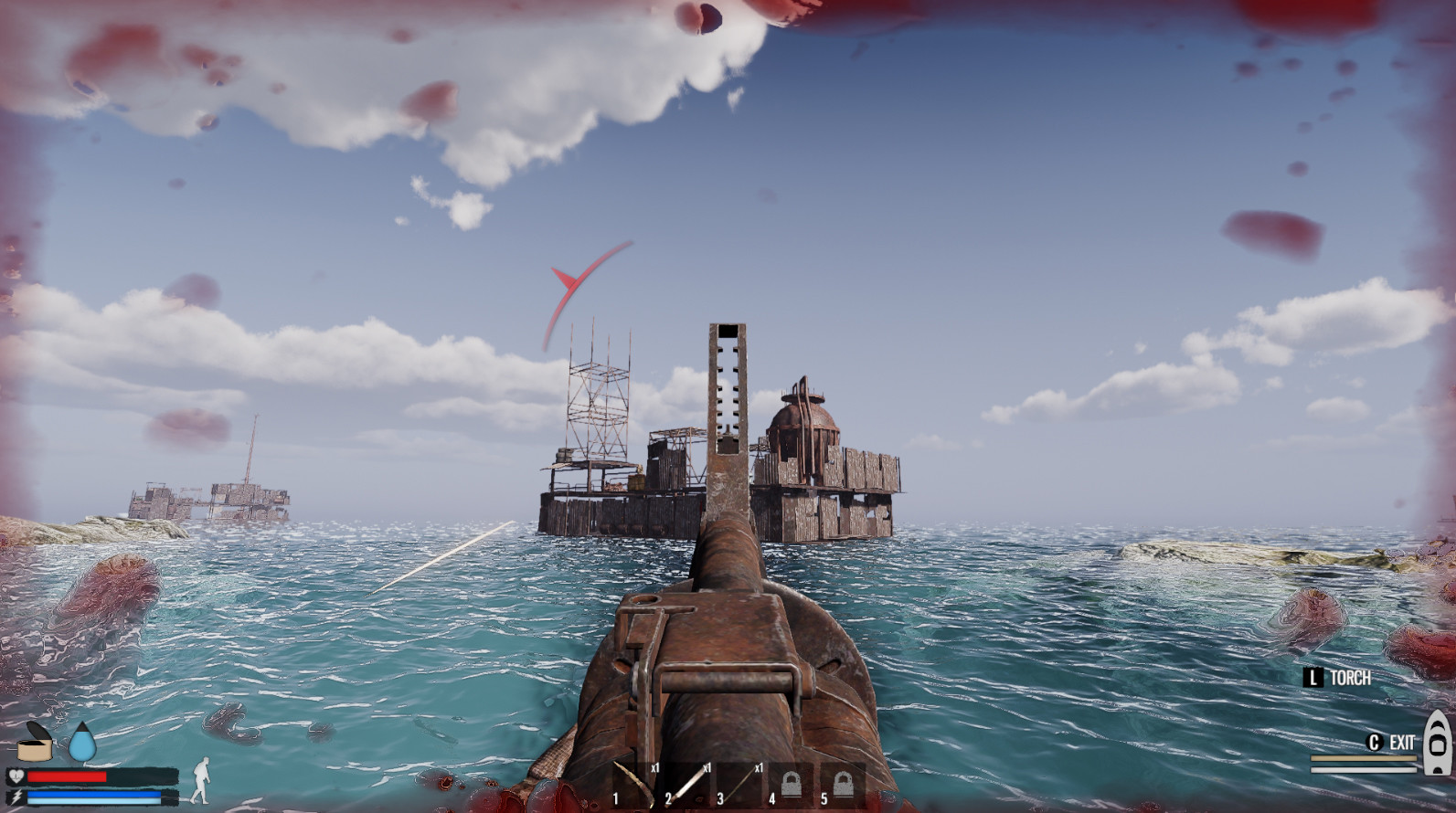Image resolution: width=1456 pixels, height=813 pixels.
Task: Click the red health bar
Action: point(64,775)
